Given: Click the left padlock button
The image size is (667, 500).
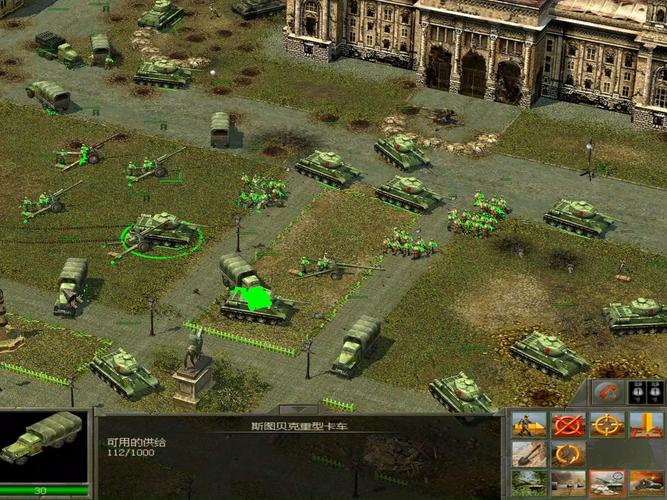Looking at the screenshot, I should click(x=637, y=391).
